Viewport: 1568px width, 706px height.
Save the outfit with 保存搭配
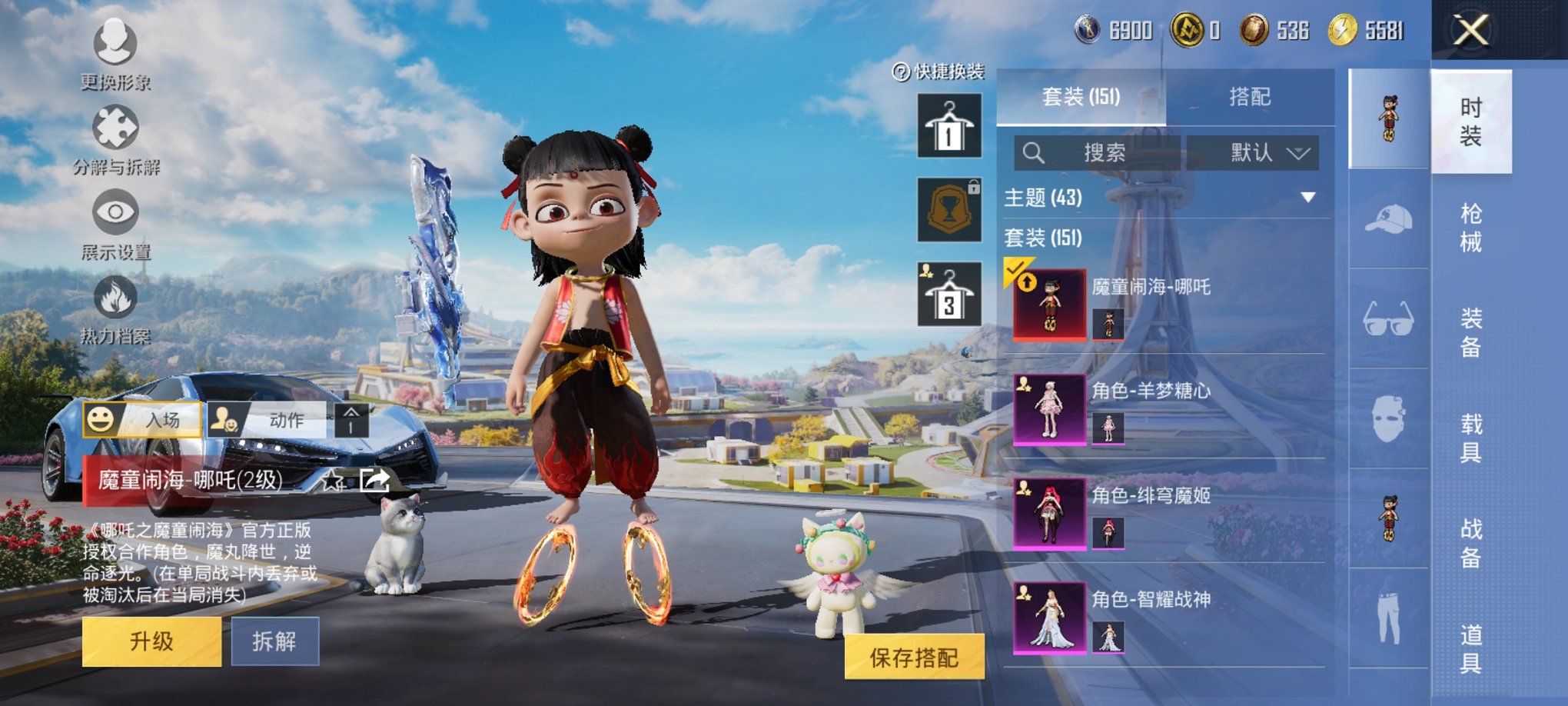click(914, 657)
